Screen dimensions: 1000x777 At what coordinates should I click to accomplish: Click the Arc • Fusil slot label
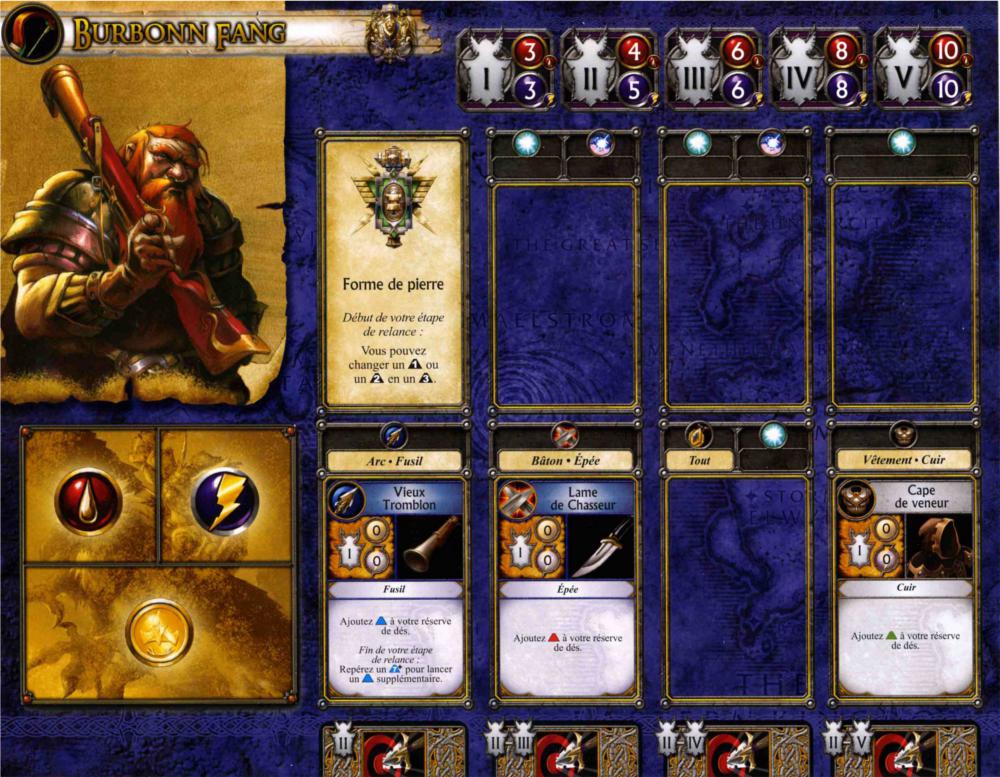click(x=394, y=461)
